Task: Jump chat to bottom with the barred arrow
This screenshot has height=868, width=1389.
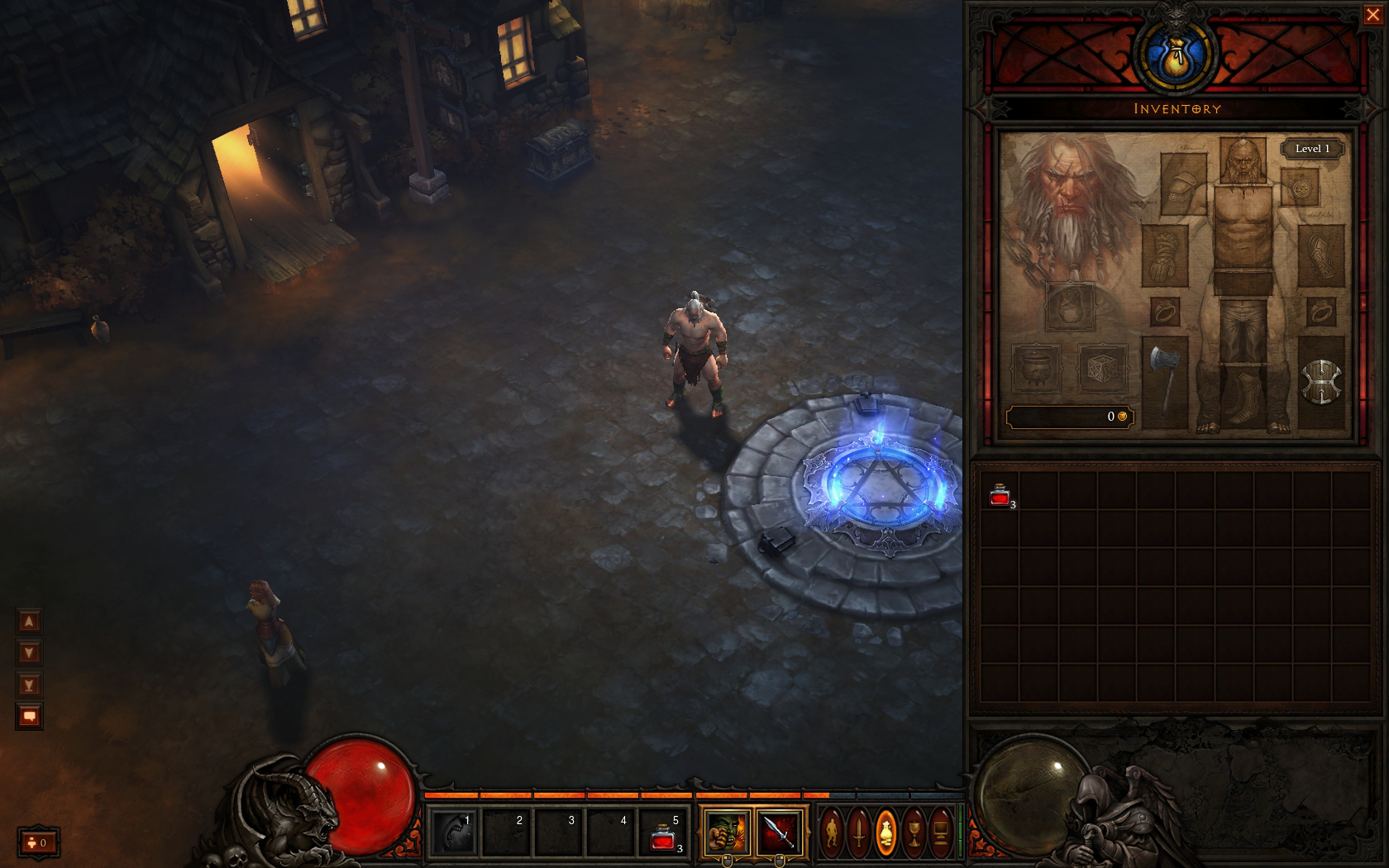Action: pos(29,684)
